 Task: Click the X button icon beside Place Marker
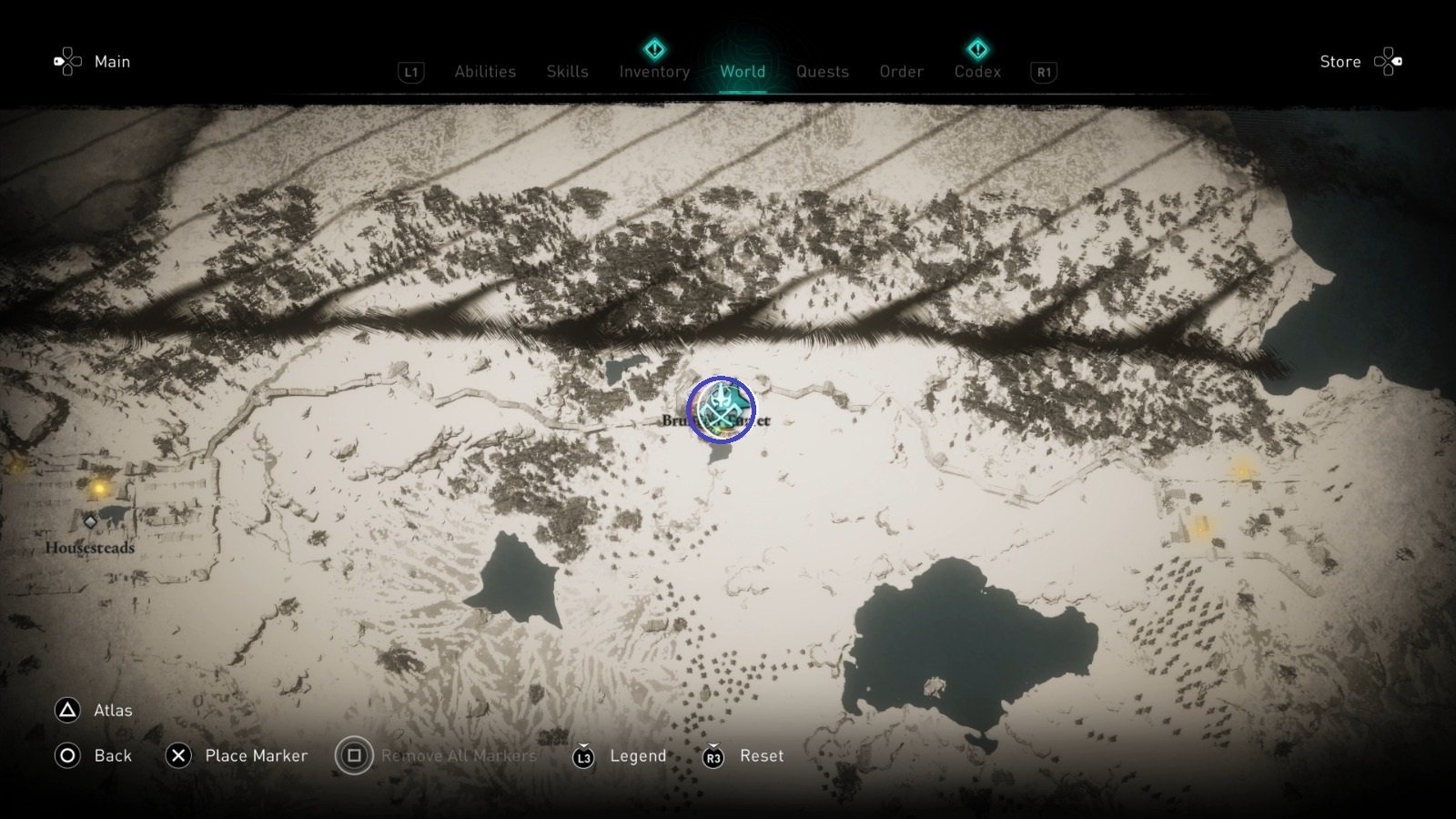(x=178, y=755)
